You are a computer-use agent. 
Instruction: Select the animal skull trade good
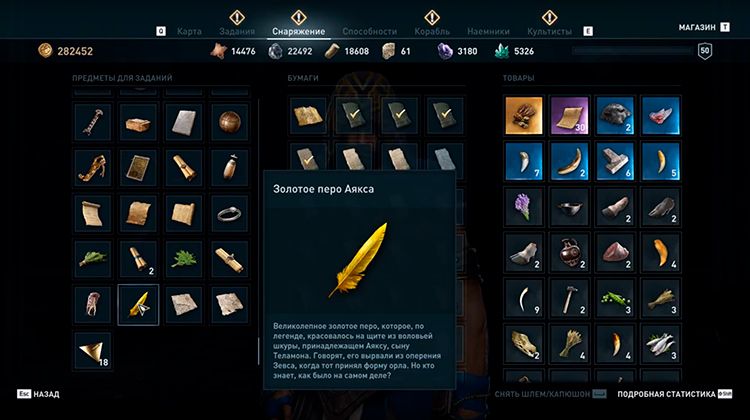(x=524, y=346)
